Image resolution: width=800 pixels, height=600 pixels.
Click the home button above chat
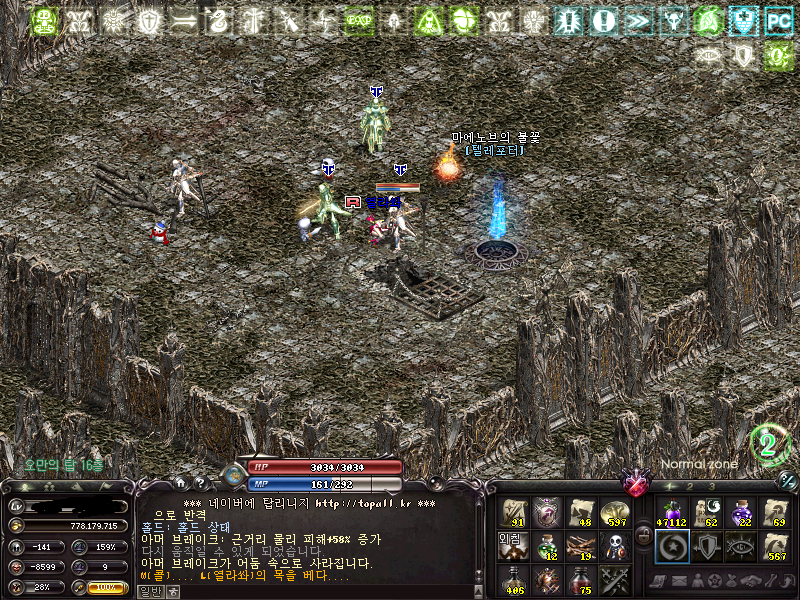point(182,481)
